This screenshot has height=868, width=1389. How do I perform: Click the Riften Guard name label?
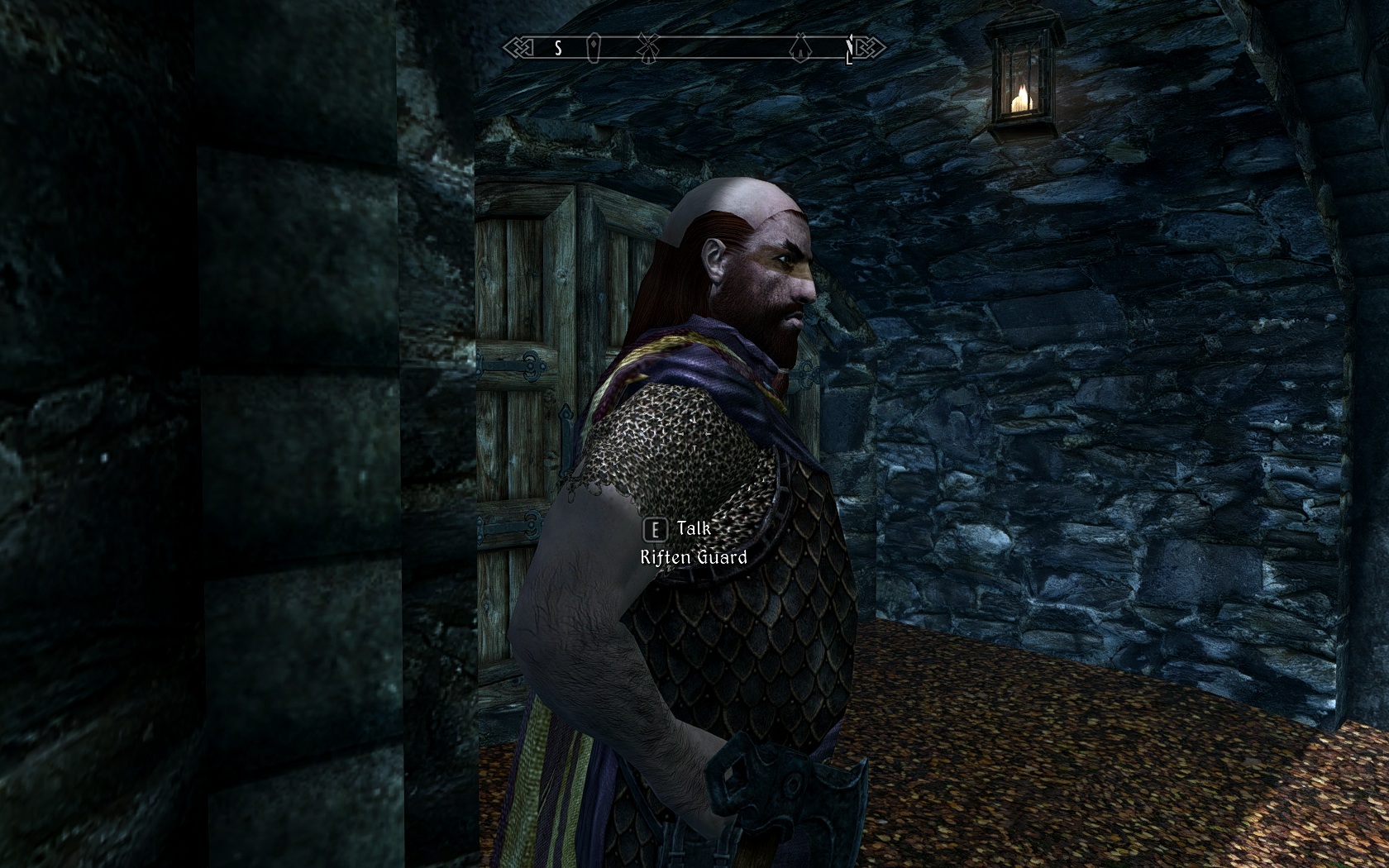(x=694, y=558)
